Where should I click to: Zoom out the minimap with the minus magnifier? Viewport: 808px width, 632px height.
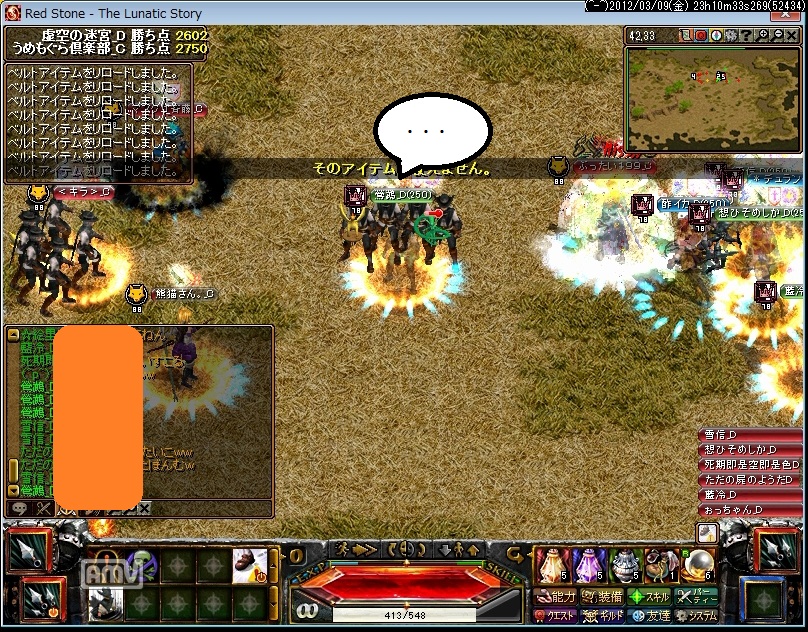(x=778, y=36)
